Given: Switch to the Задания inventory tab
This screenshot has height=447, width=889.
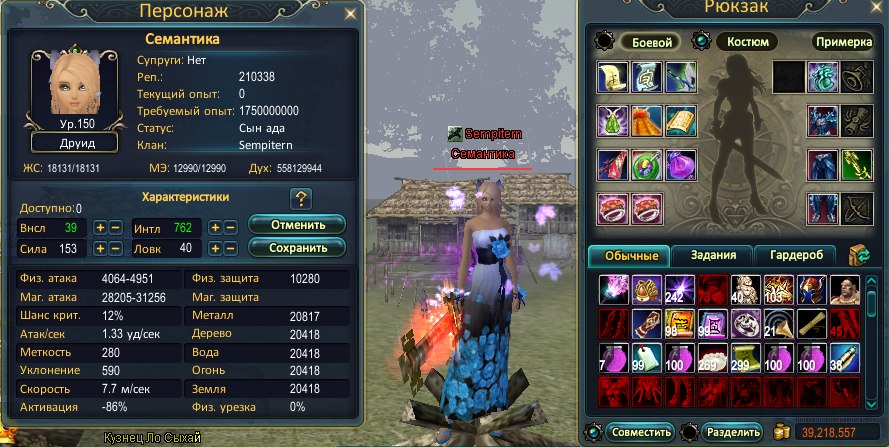Looking at the screenshot, I should click(710, 256).
